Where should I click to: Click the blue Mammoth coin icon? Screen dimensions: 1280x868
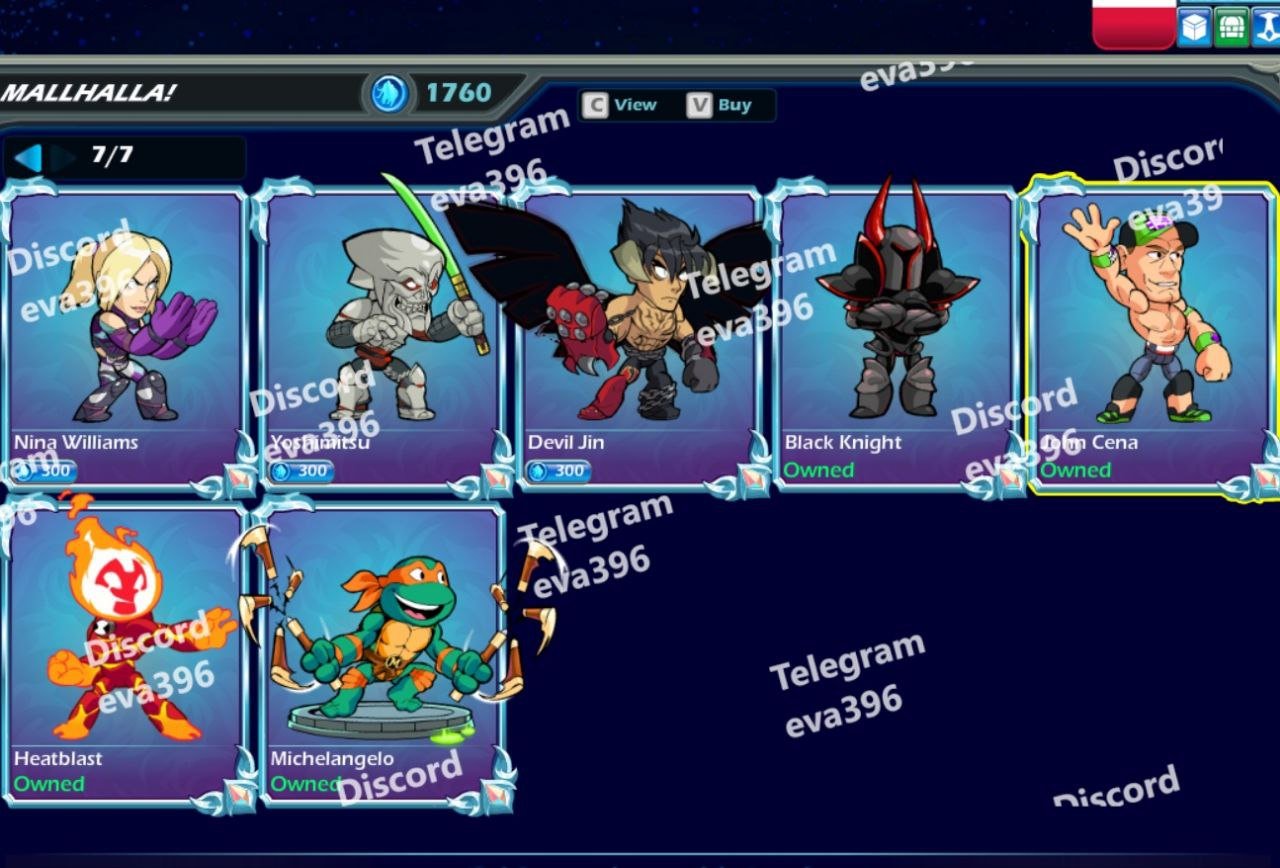pyautogui.click(x=388, y=94)
